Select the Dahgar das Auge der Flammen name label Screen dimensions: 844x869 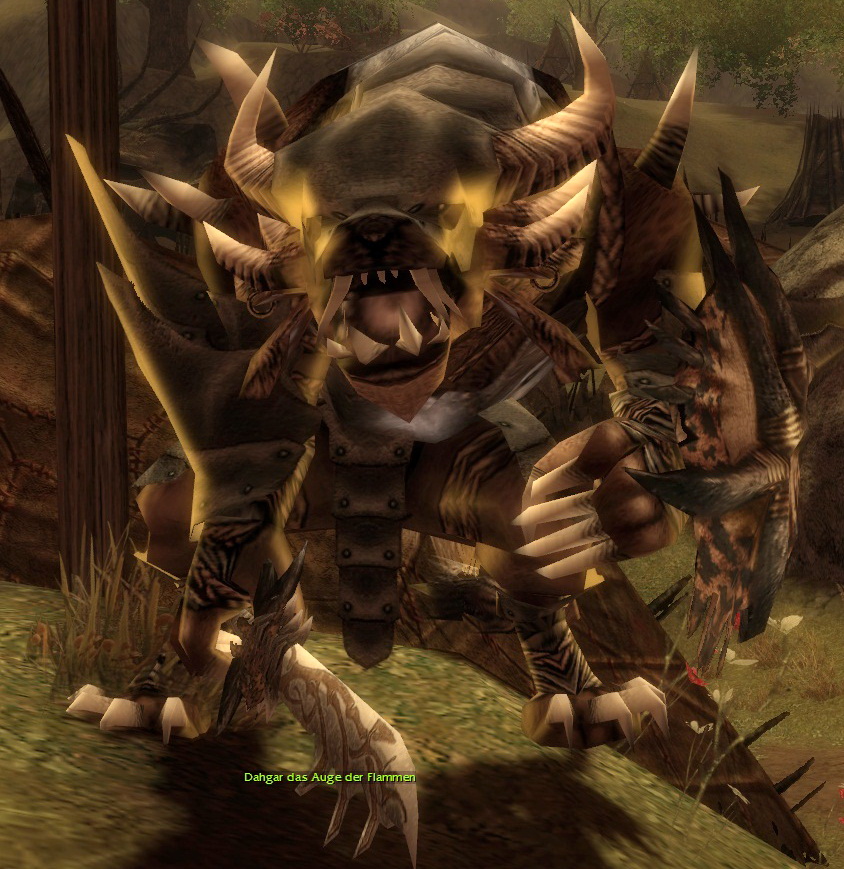(x=329, y=777)
